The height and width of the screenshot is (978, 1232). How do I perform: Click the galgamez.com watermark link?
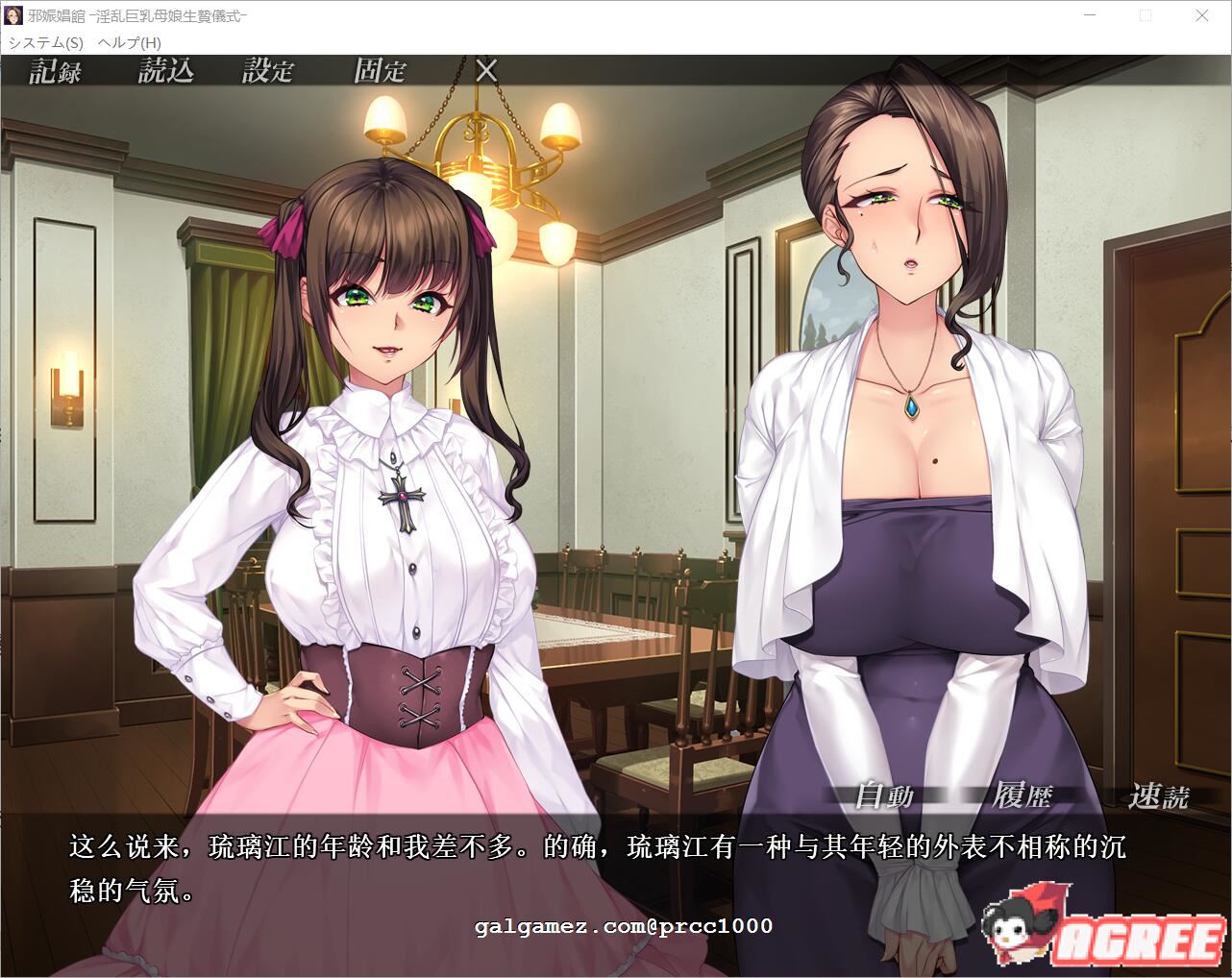[623, 926]
